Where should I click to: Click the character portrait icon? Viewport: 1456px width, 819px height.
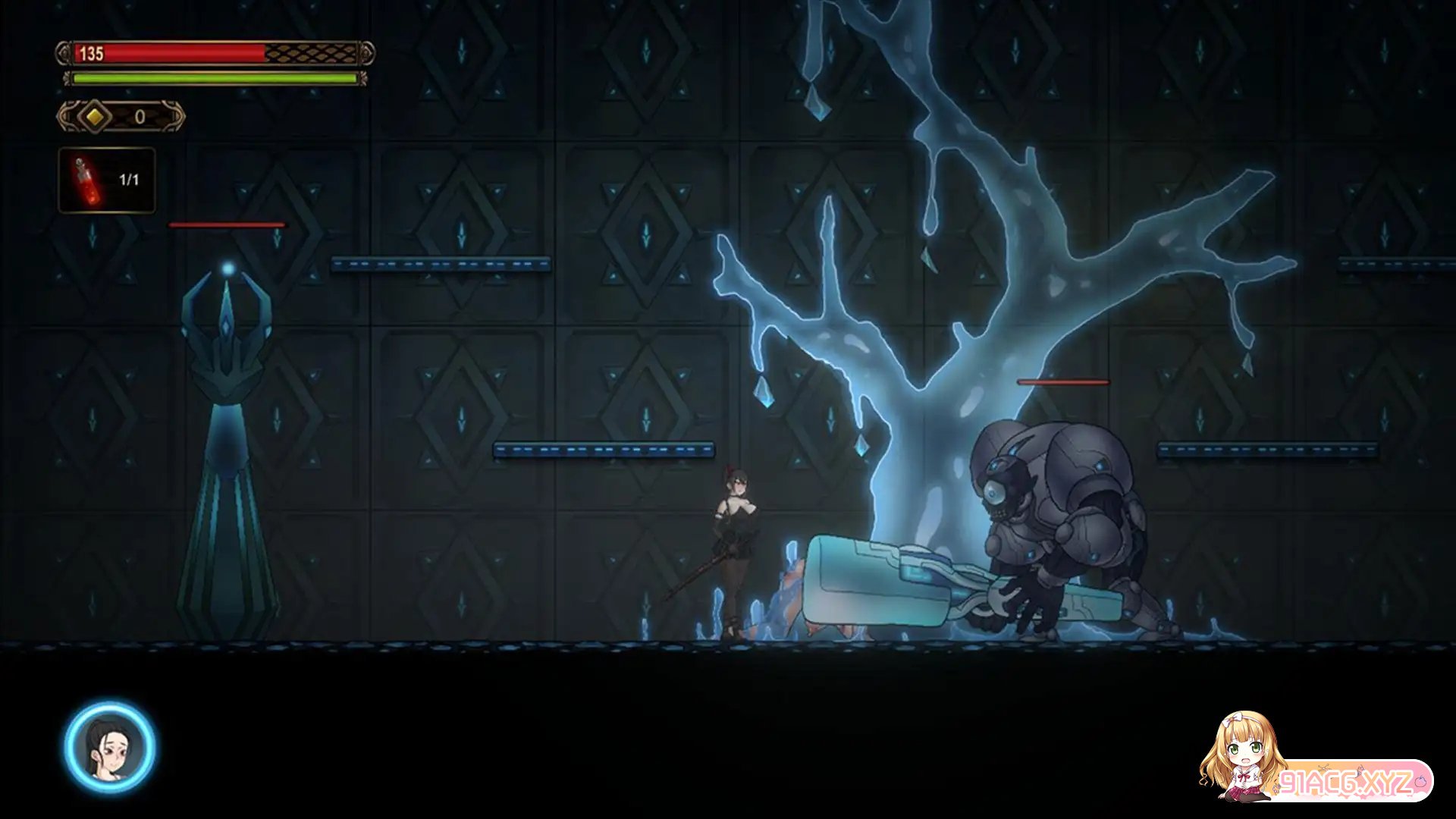click(111, 748)
